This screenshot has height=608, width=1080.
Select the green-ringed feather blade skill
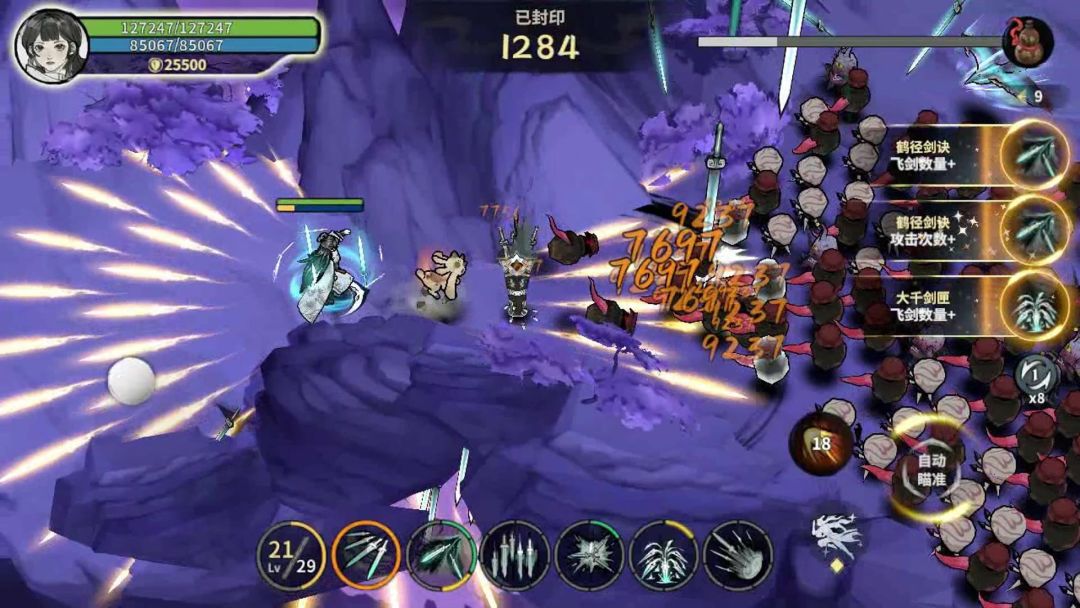pos(441,555)
